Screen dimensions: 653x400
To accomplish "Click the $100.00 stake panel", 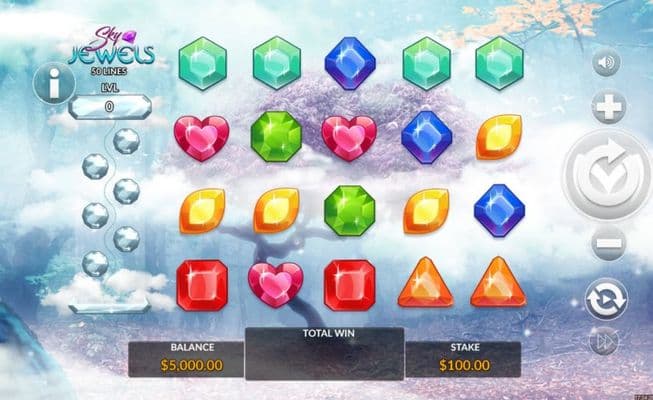I will 462,358.
